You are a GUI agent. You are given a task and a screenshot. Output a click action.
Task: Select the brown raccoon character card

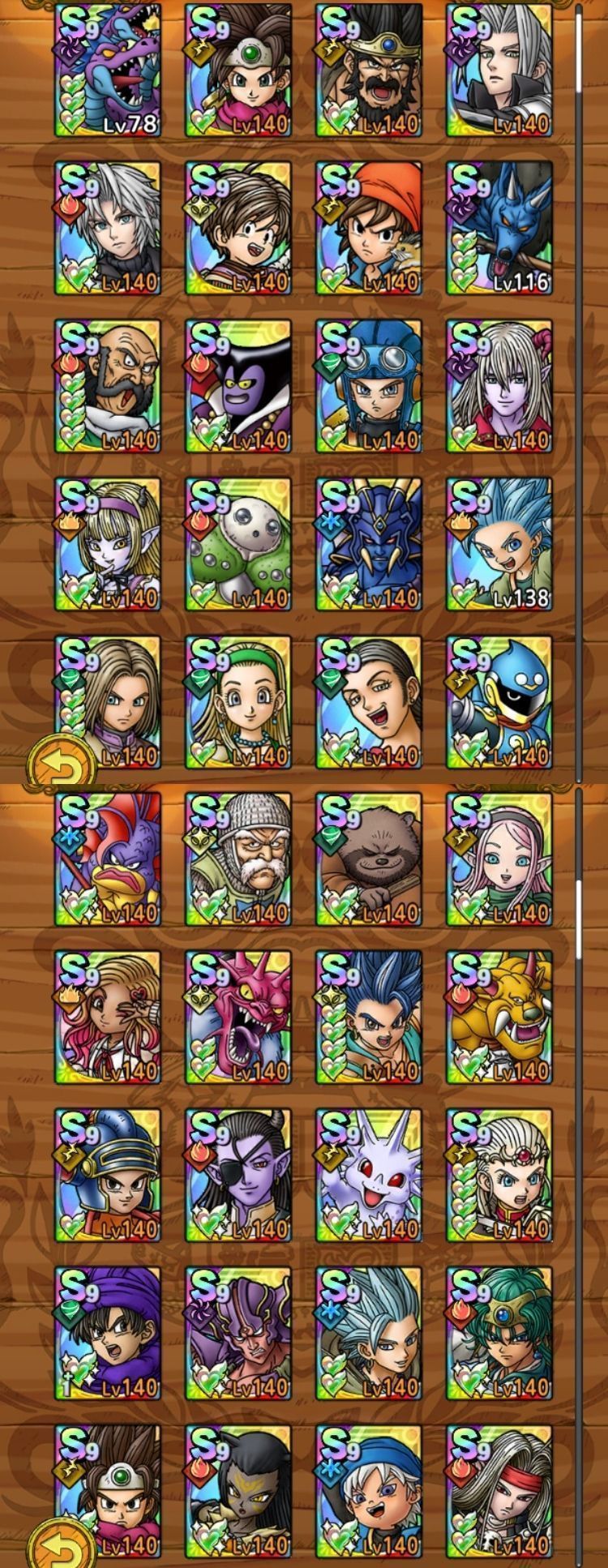pyautogui.click(x=369, y=860)
